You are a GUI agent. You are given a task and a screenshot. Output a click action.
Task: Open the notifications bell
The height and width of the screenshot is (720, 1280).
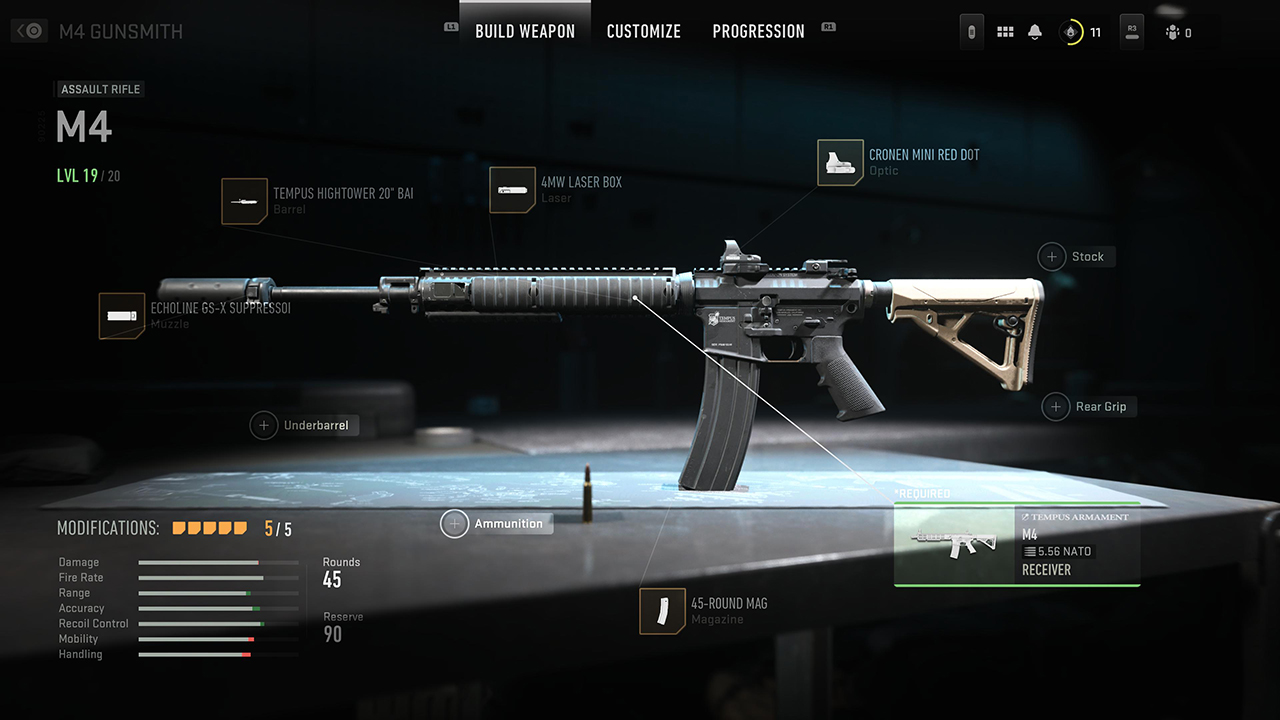(x=1035, y=32)
